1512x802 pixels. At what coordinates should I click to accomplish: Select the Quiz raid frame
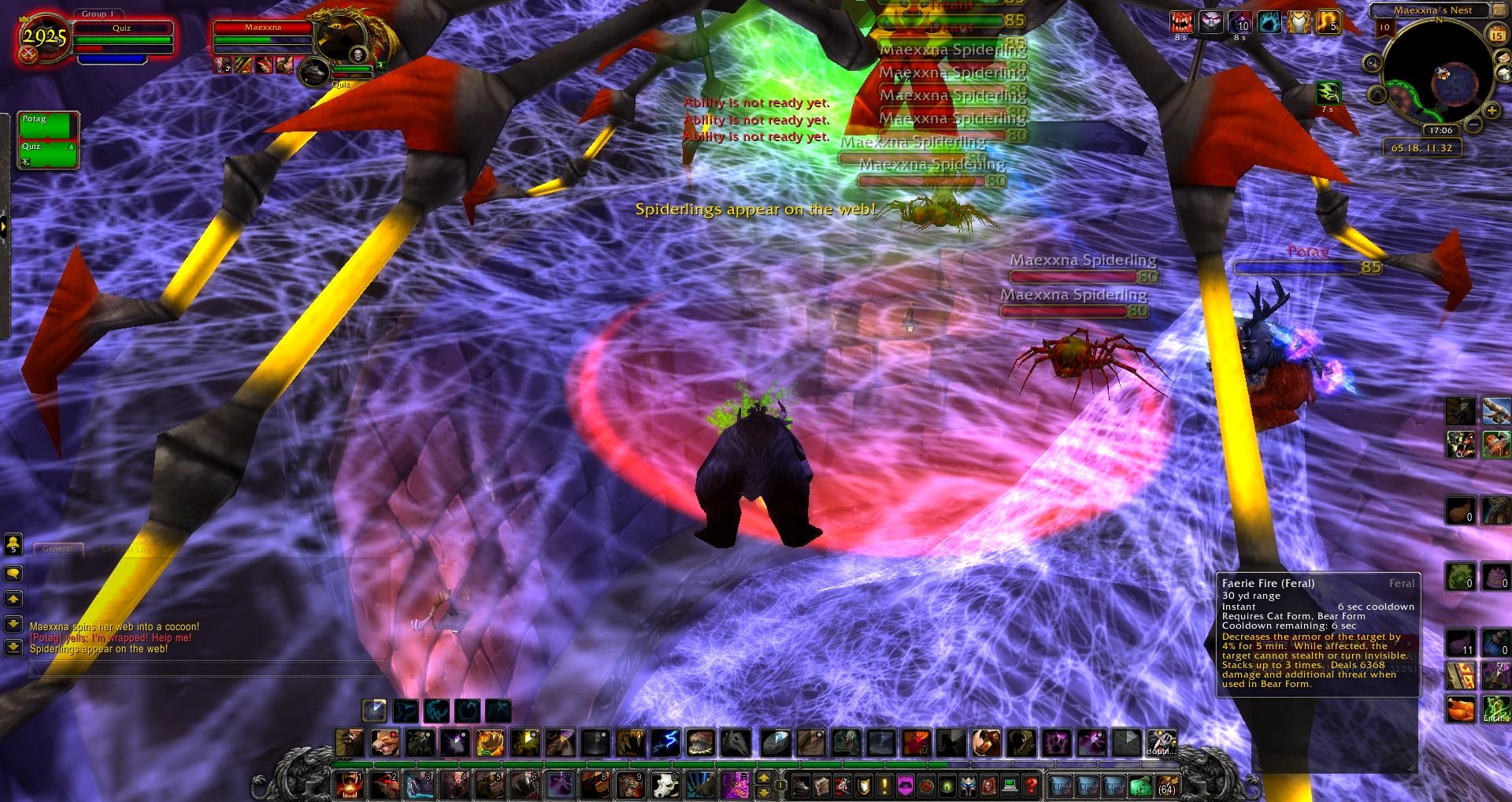point(47,153)
